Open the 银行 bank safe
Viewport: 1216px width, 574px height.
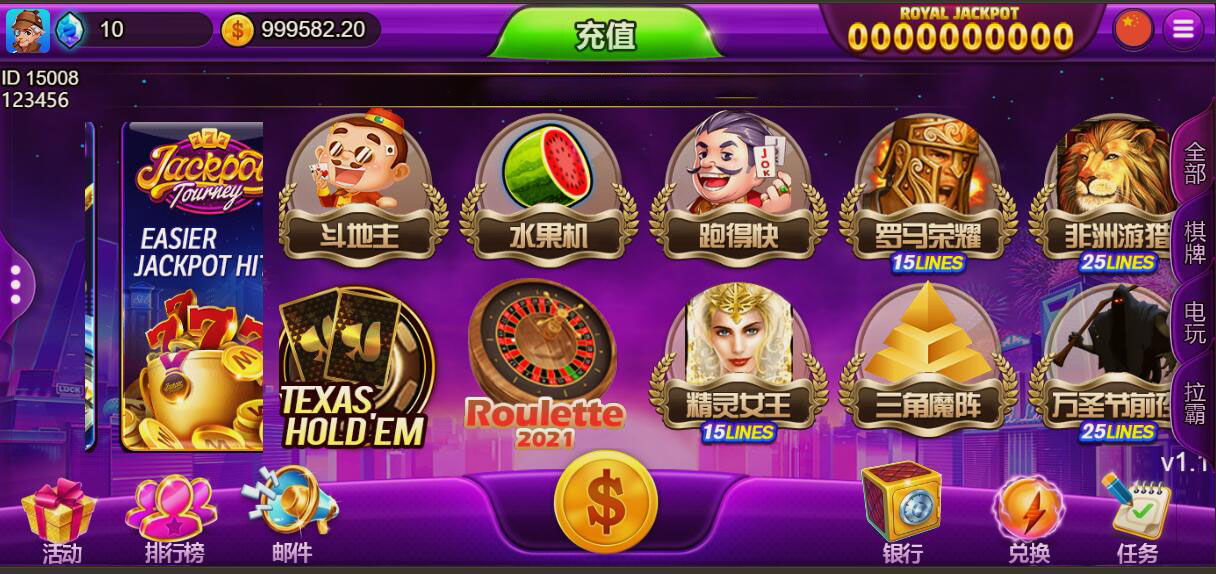[902, 514]
